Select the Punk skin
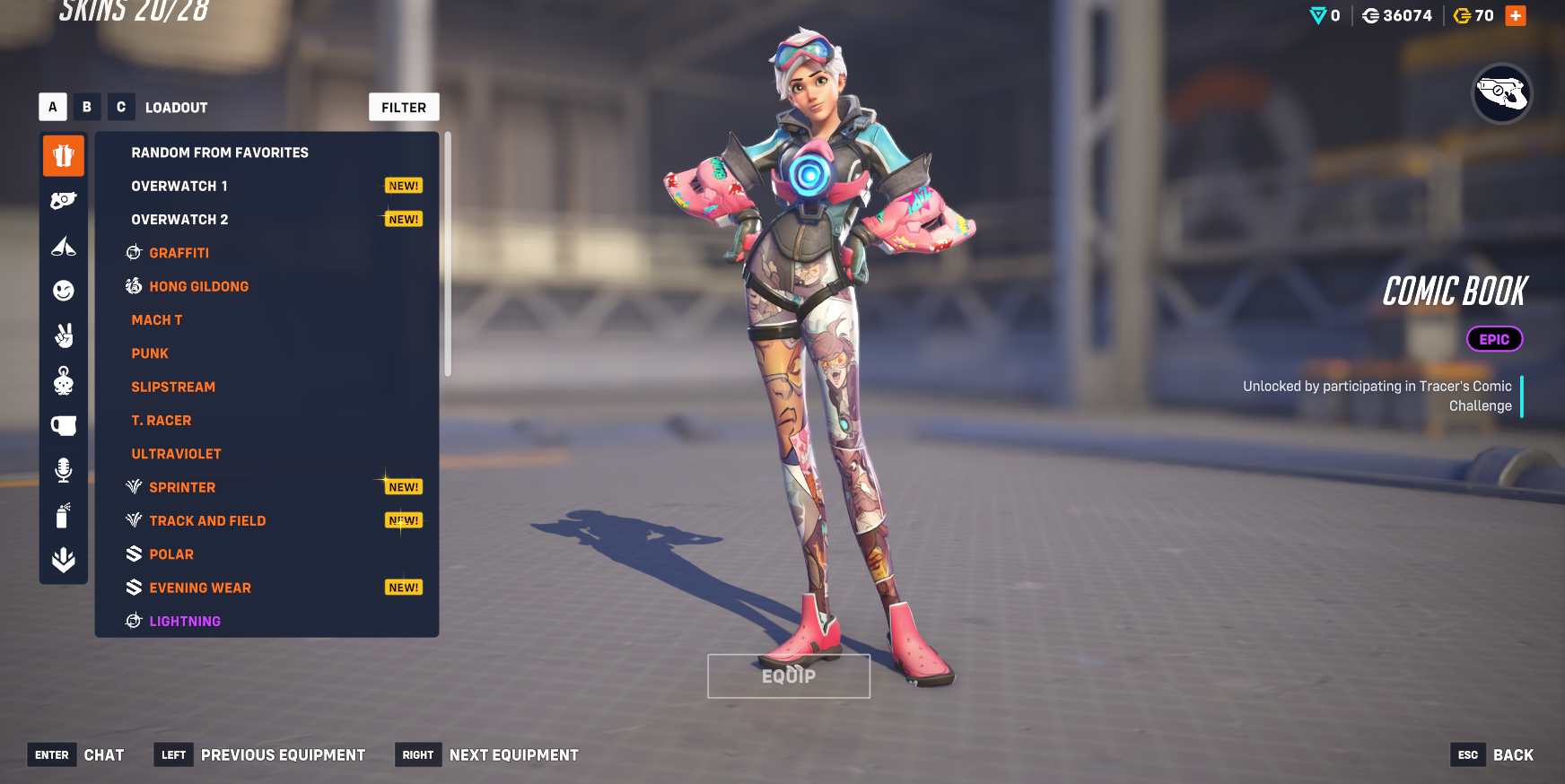1565x784 pixels. pyautogui.click(x=150, y=353)
